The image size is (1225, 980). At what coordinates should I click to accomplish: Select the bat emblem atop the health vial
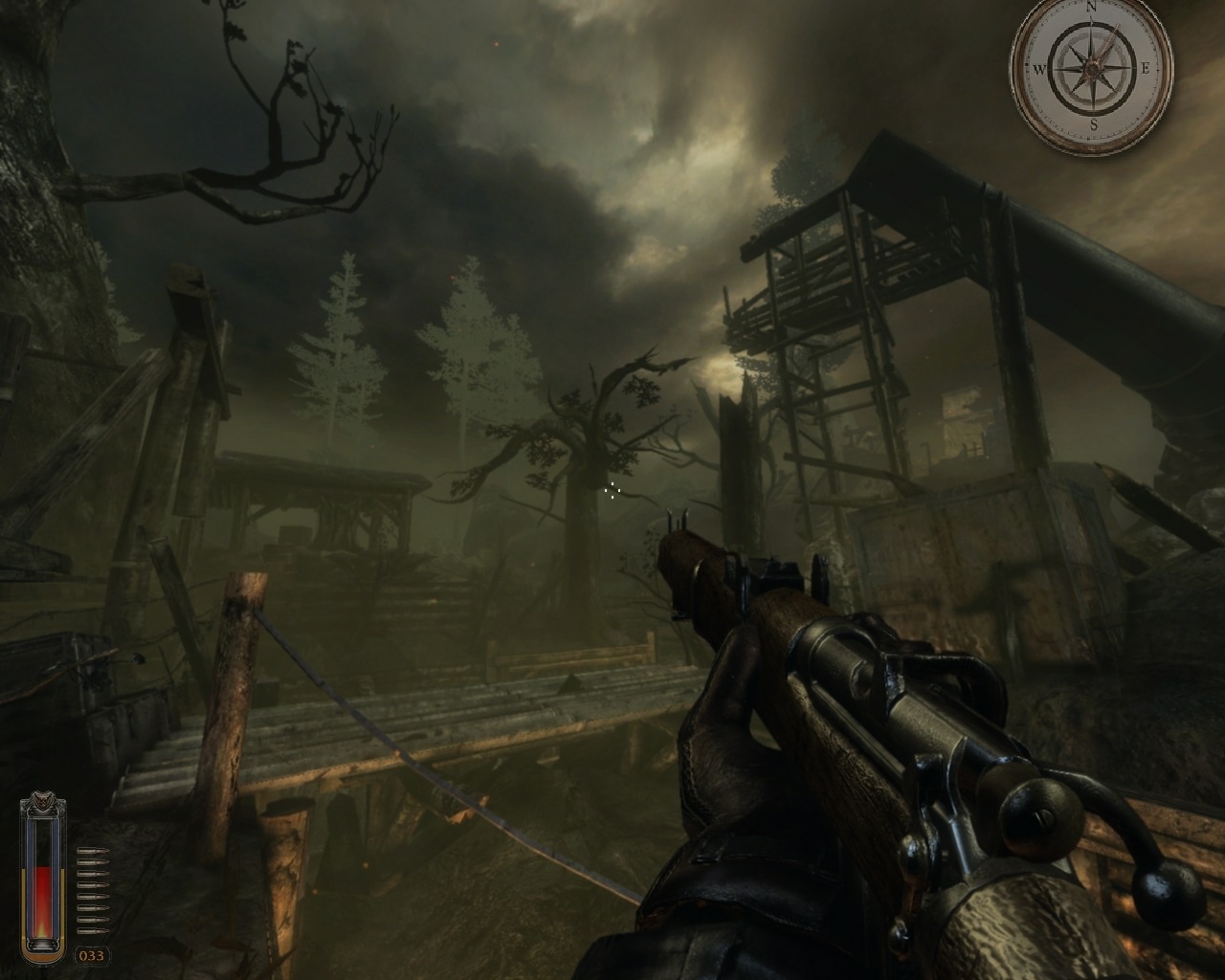pos(43,800)
